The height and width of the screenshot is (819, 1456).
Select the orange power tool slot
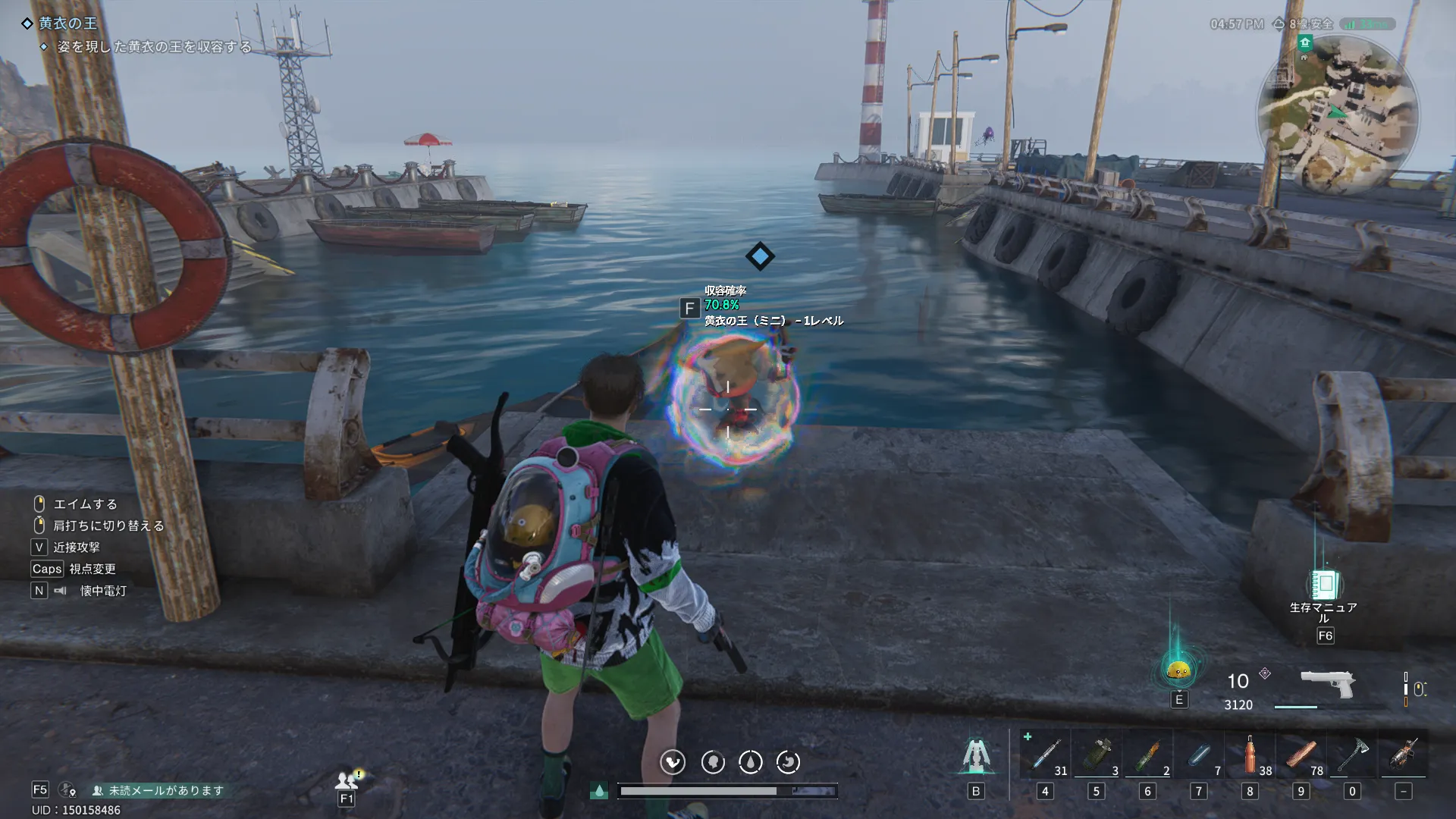point(1404,755)
